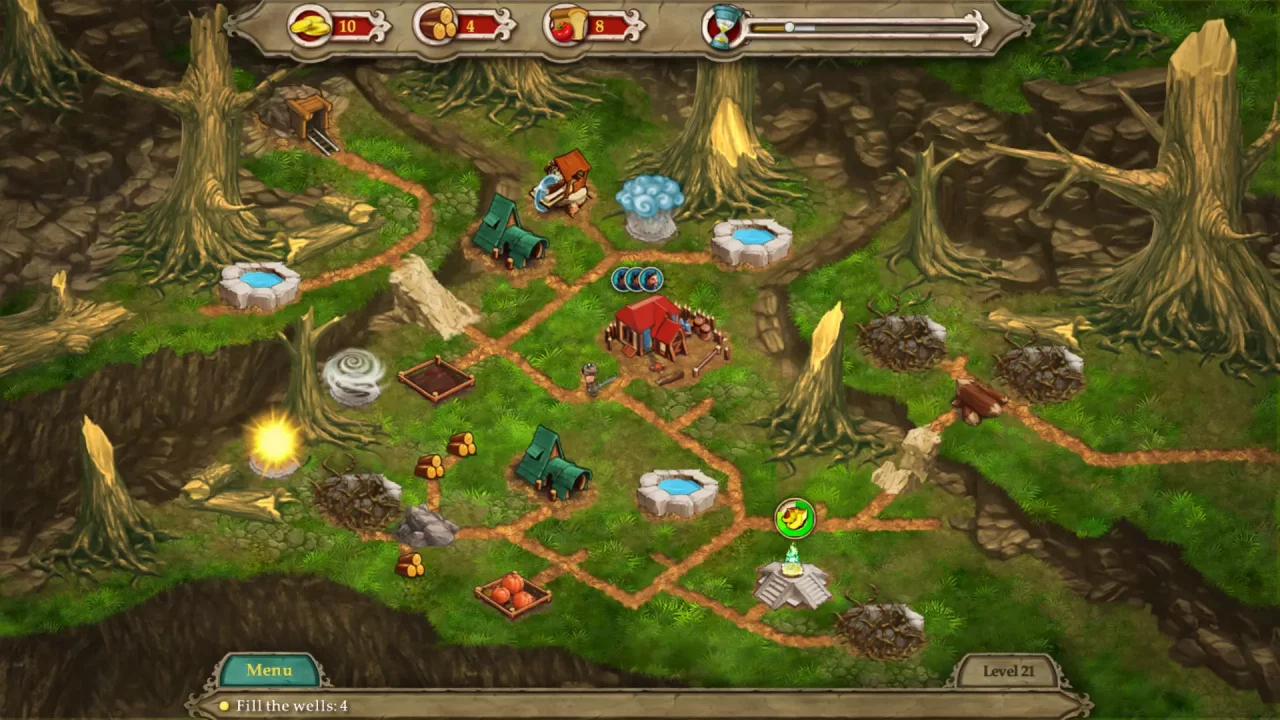Select the three worker portrait icons
This screenshot has height=720, width=1280.
[x=637, y=280]
